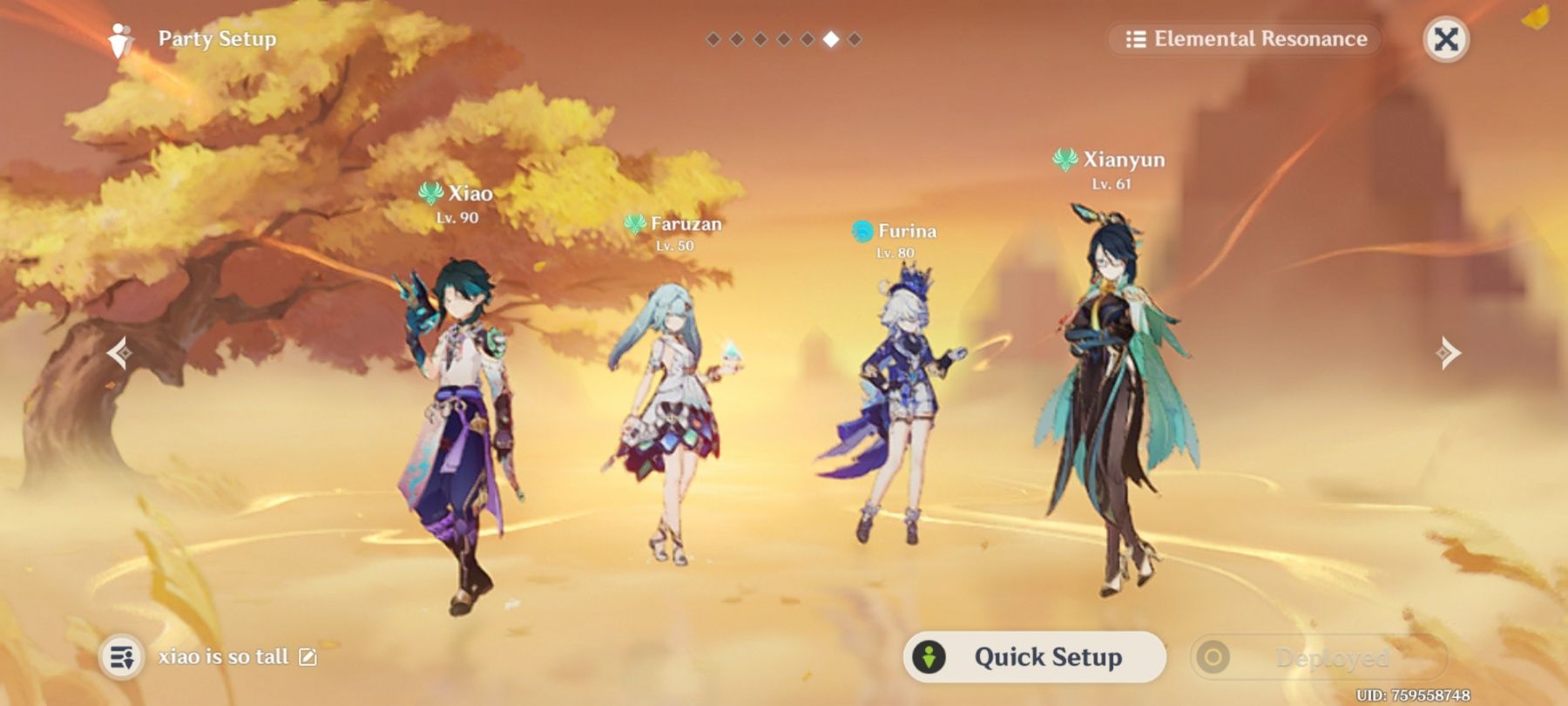This screenshot has width=1568, height=706.
Task: Expand the previous party with left arrow
Action: [x=120, y=352]
